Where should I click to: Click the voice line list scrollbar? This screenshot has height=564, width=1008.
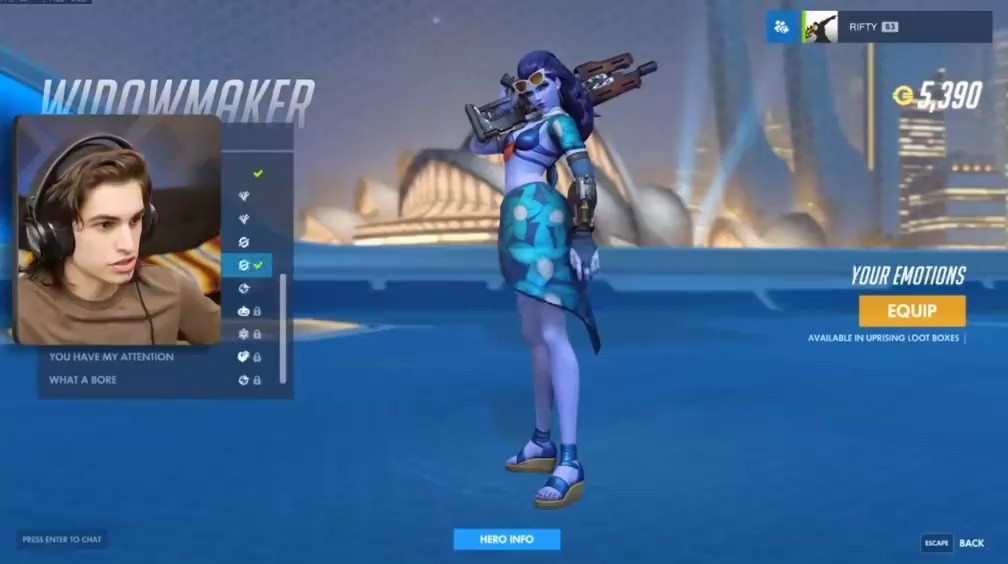[x=283, y=328]
